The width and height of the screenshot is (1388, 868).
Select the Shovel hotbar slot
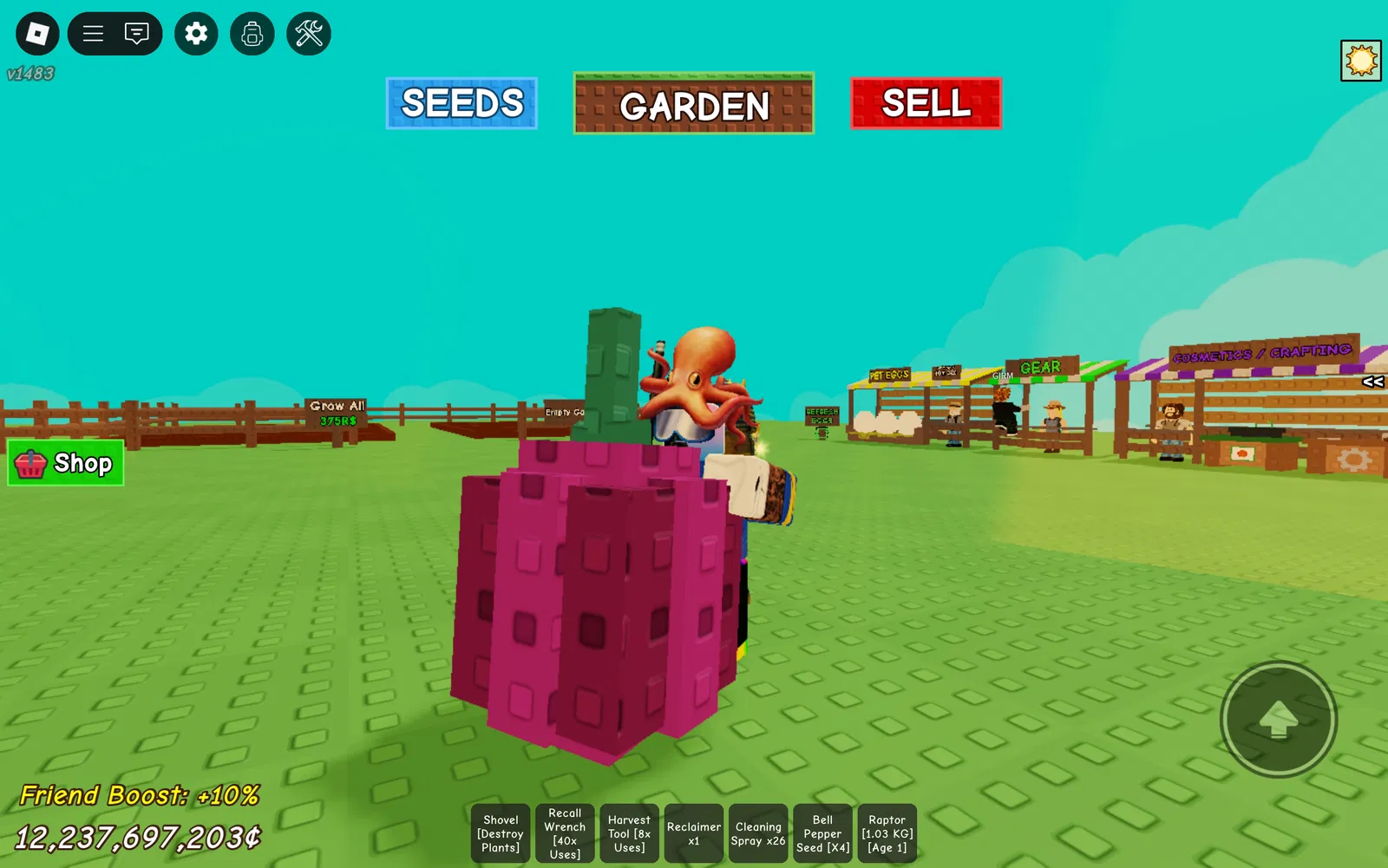tap(501, 833)
